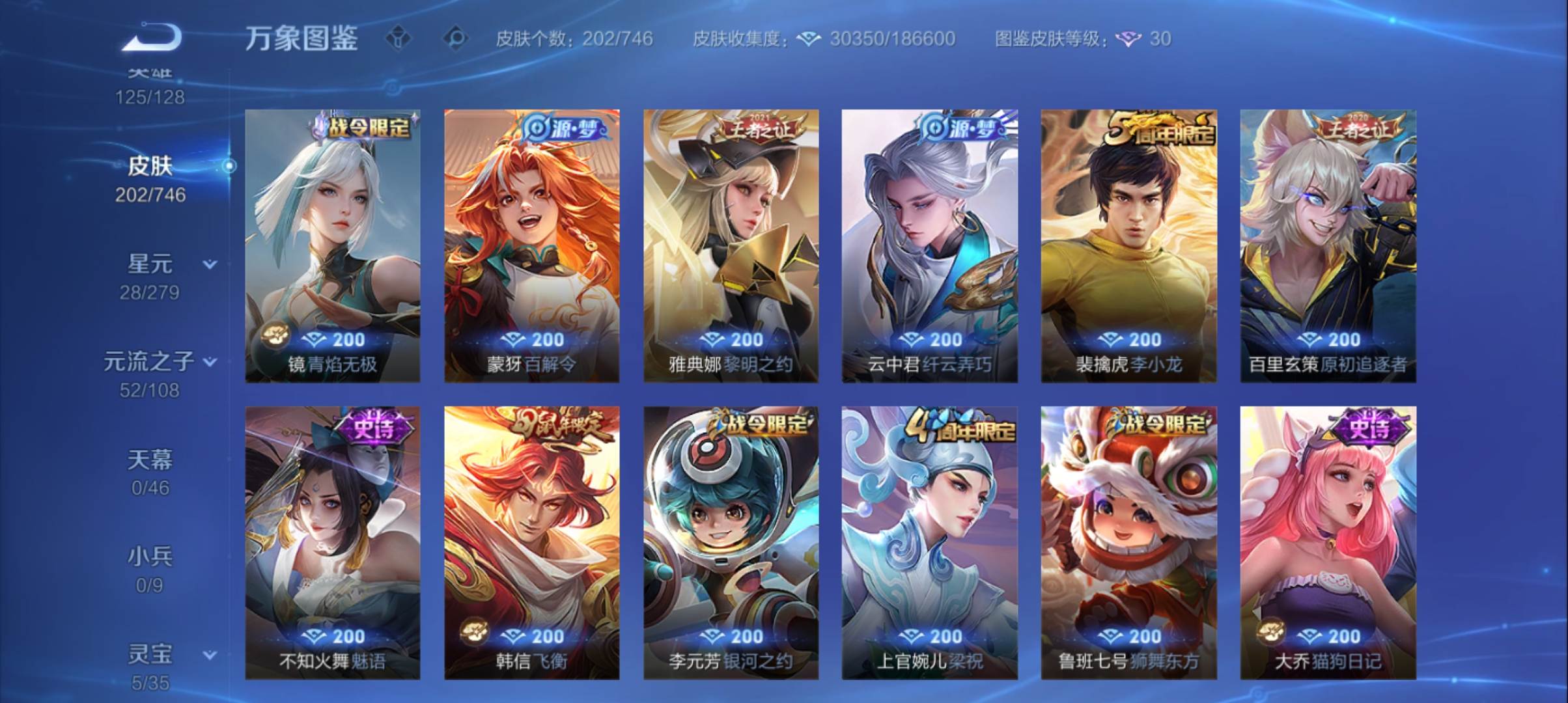Viewport: 1568px width, 703px height.
Task: Open the 李元芳 银河之约 skin
Action: (731, 543)
